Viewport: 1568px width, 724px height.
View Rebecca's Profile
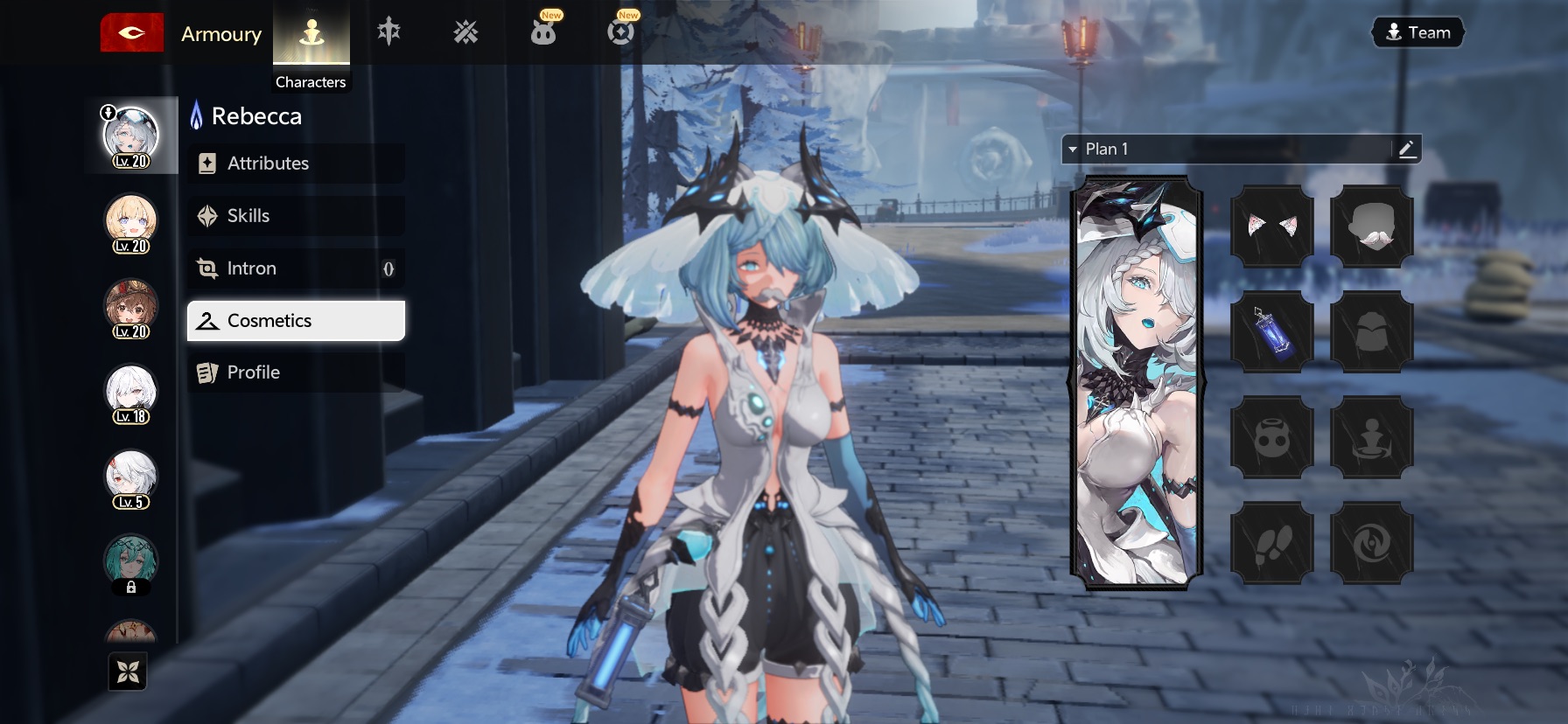coord(296,372)
